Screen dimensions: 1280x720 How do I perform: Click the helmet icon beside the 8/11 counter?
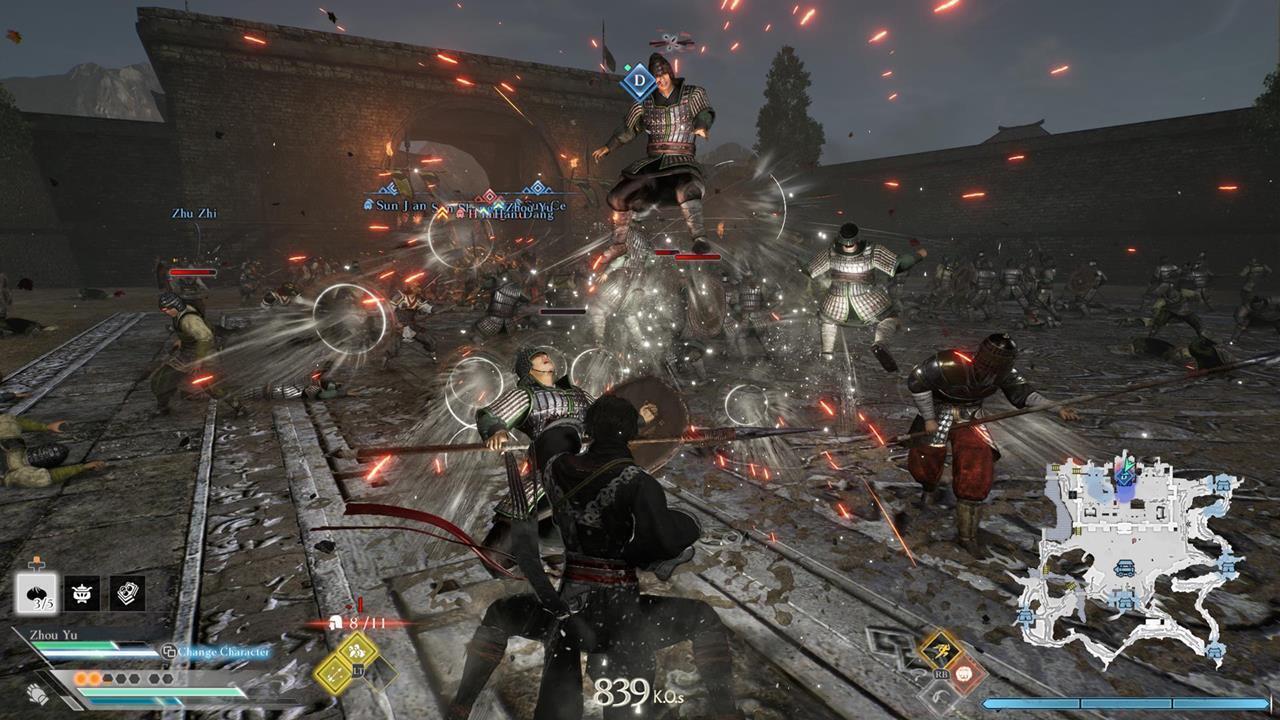click(336, 621)
